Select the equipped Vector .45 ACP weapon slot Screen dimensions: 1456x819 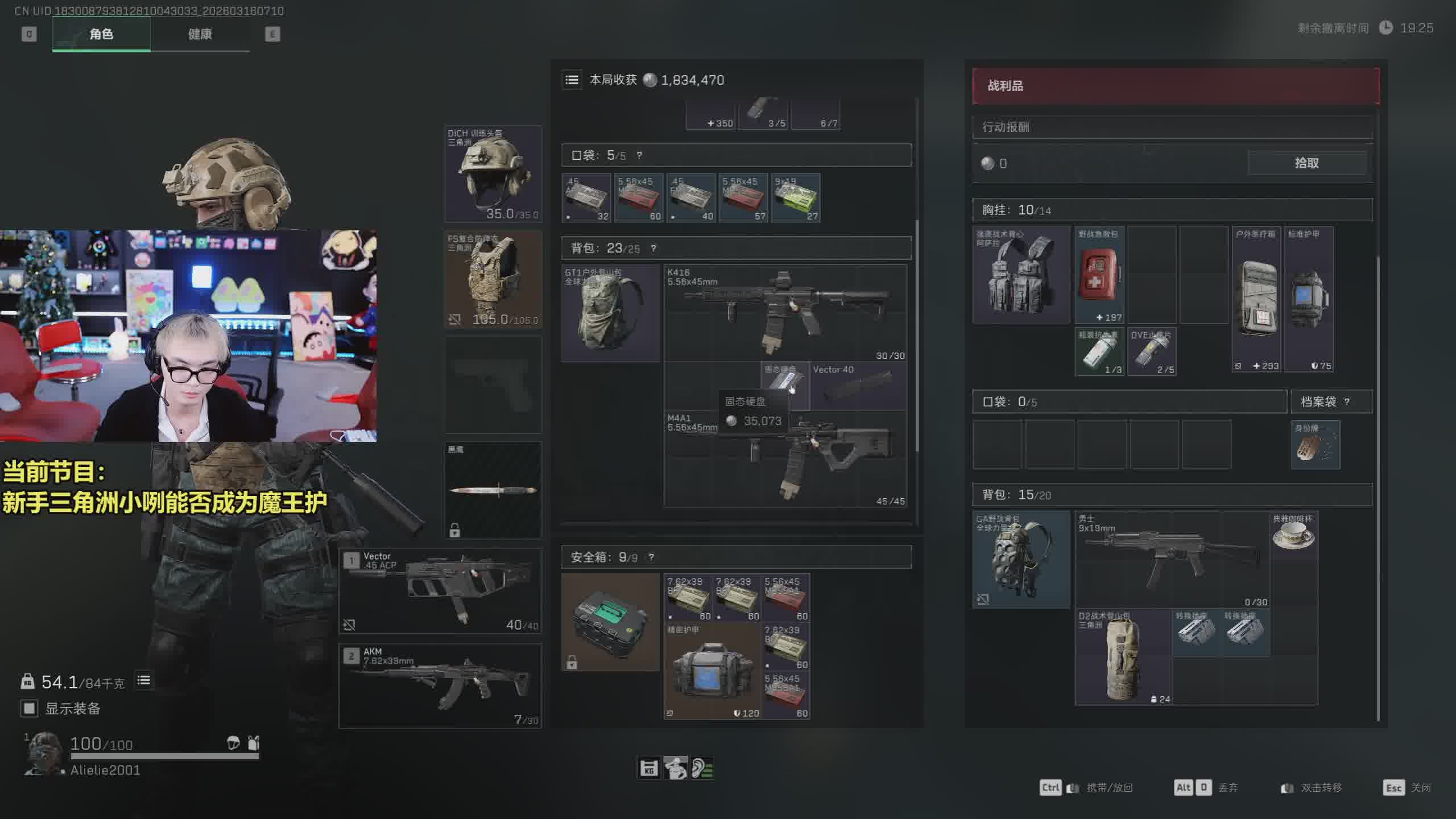[440, 591]
